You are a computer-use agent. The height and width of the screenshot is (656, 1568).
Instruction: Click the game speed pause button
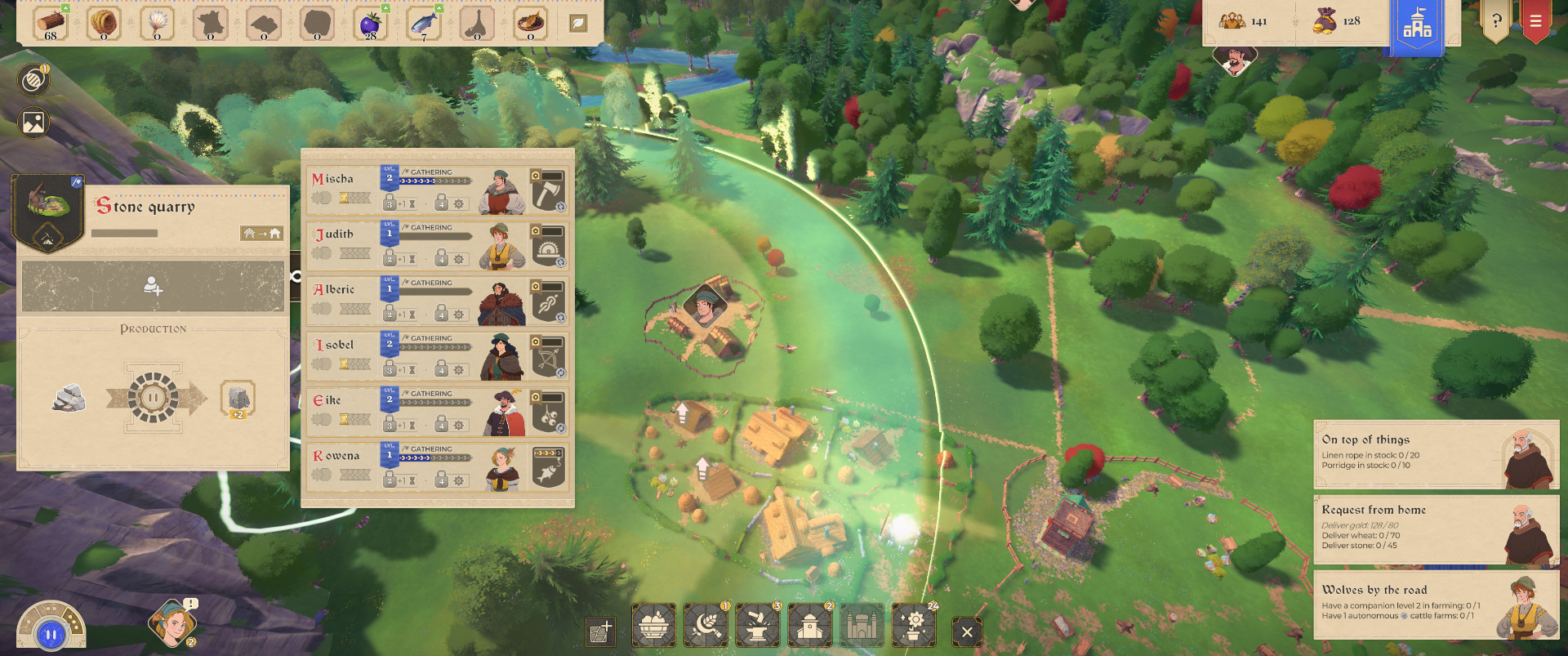click(x=51, y=634)
